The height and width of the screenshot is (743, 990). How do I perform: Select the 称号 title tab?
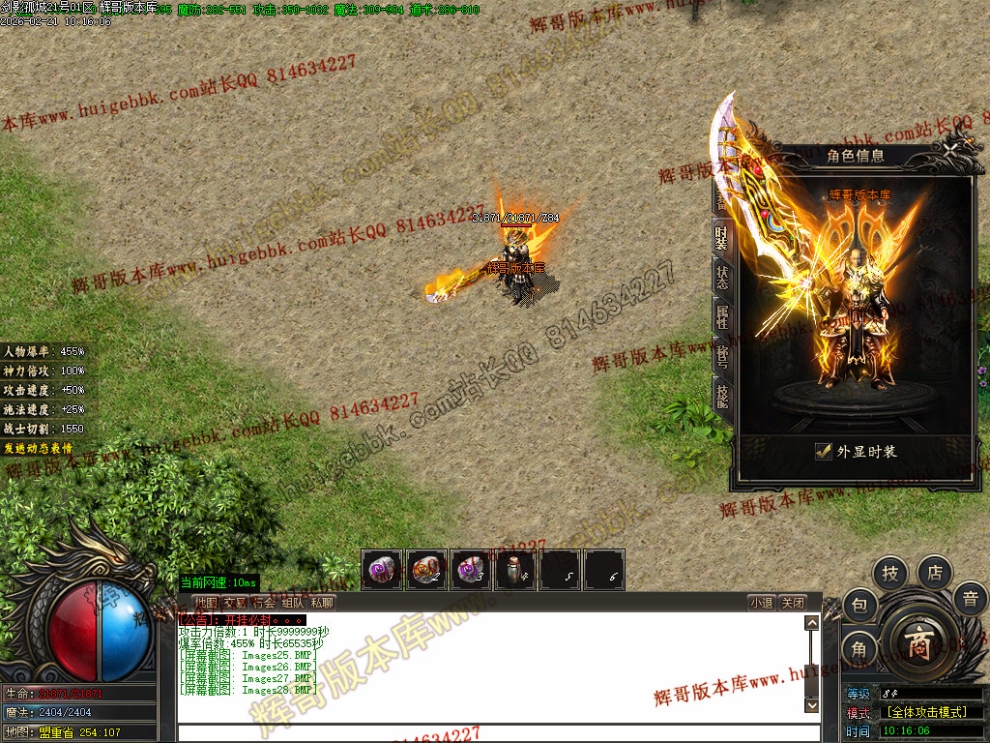tap(721, 356)
